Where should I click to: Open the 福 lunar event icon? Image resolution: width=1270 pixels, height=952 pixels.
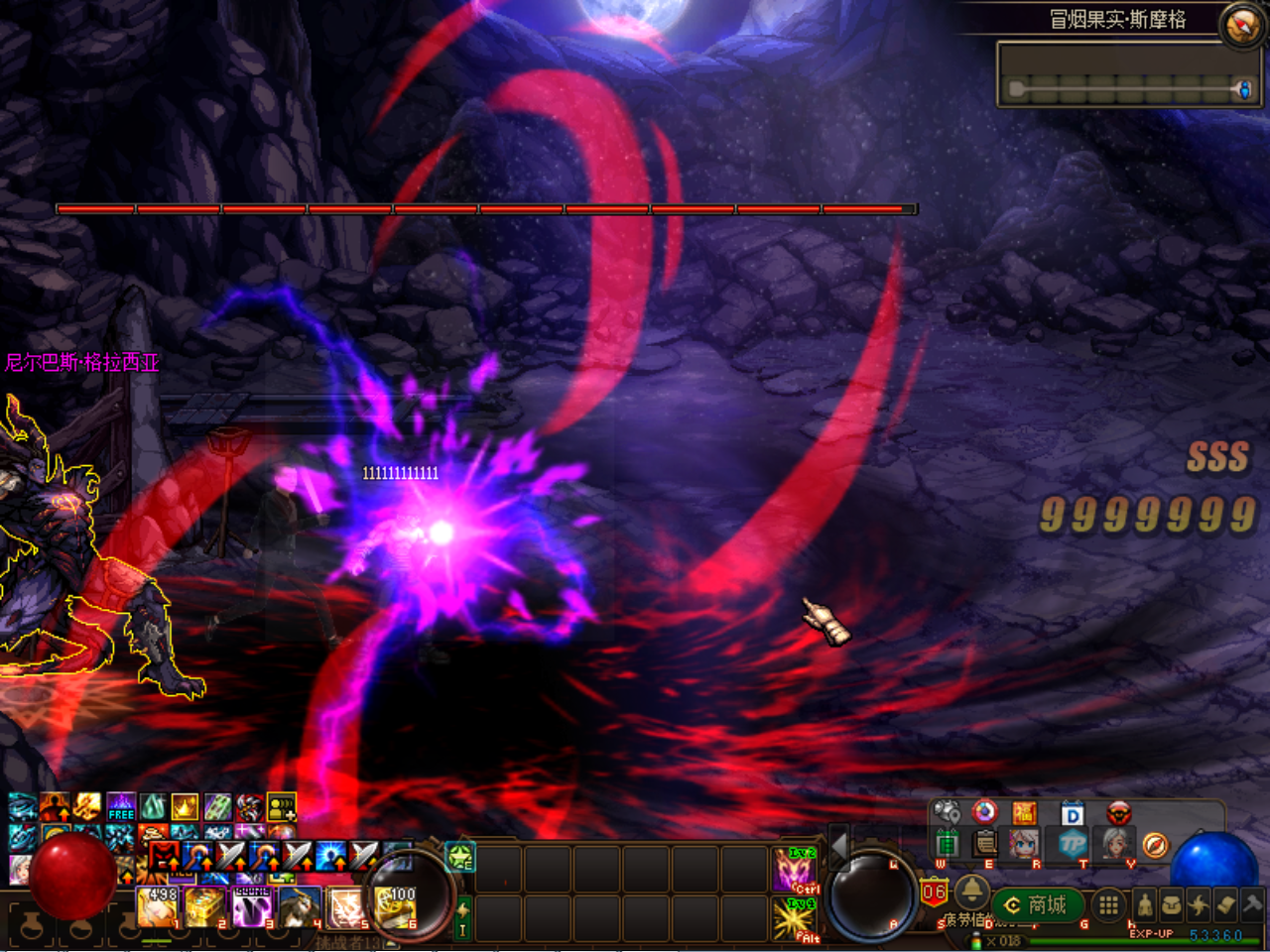(1027, 811)
